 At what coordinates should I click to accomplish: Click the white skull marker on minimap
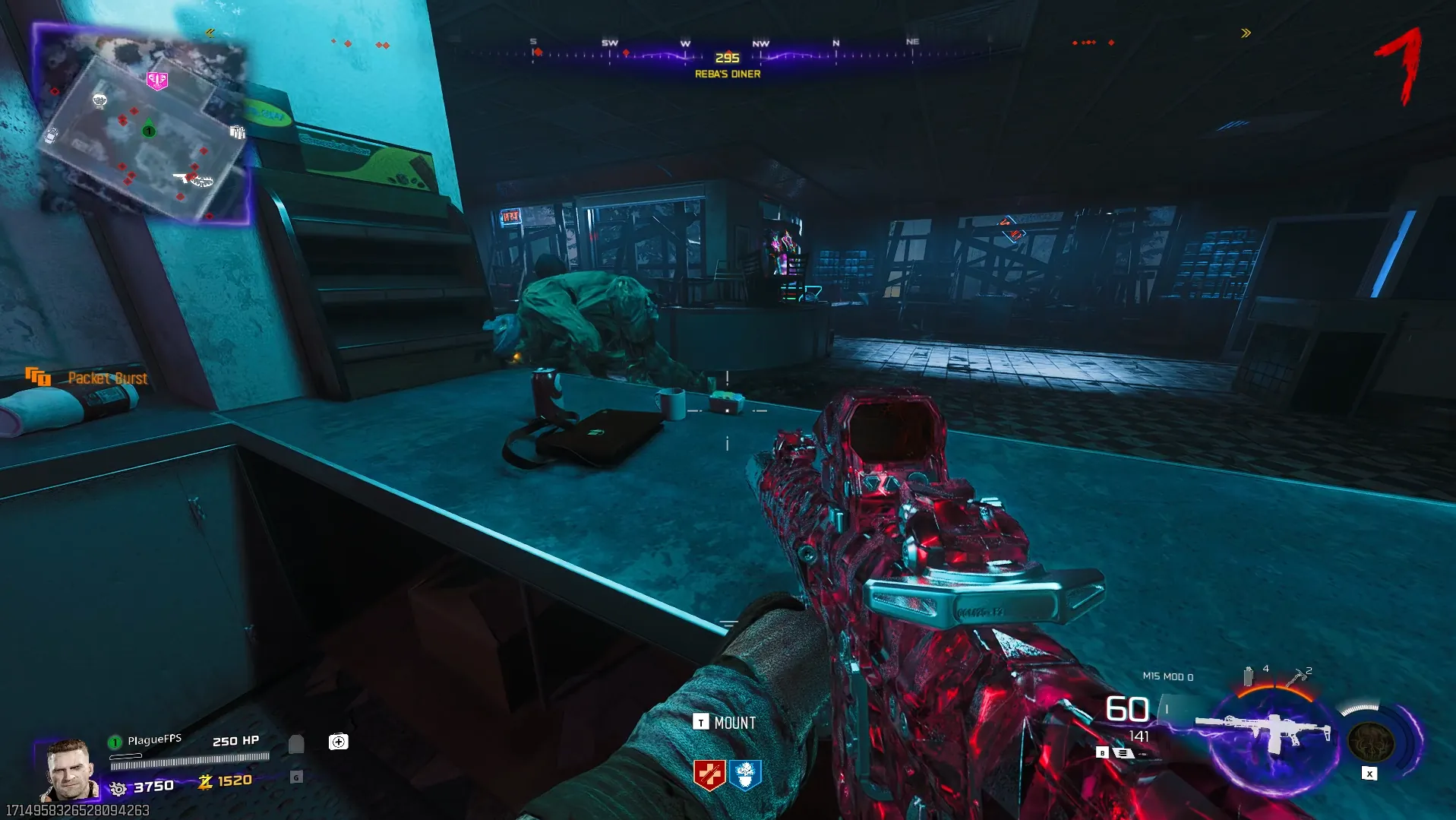[x=99, y=100]
